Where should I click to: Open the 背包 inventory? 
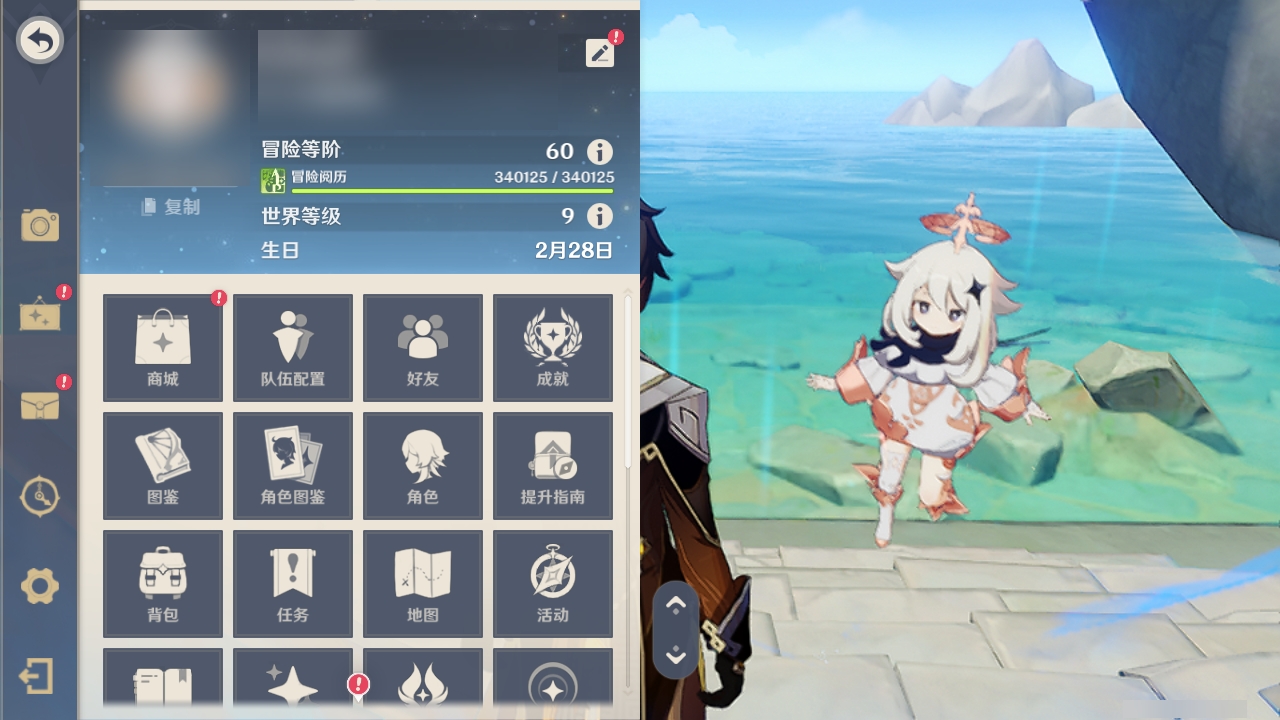point(162,583)
